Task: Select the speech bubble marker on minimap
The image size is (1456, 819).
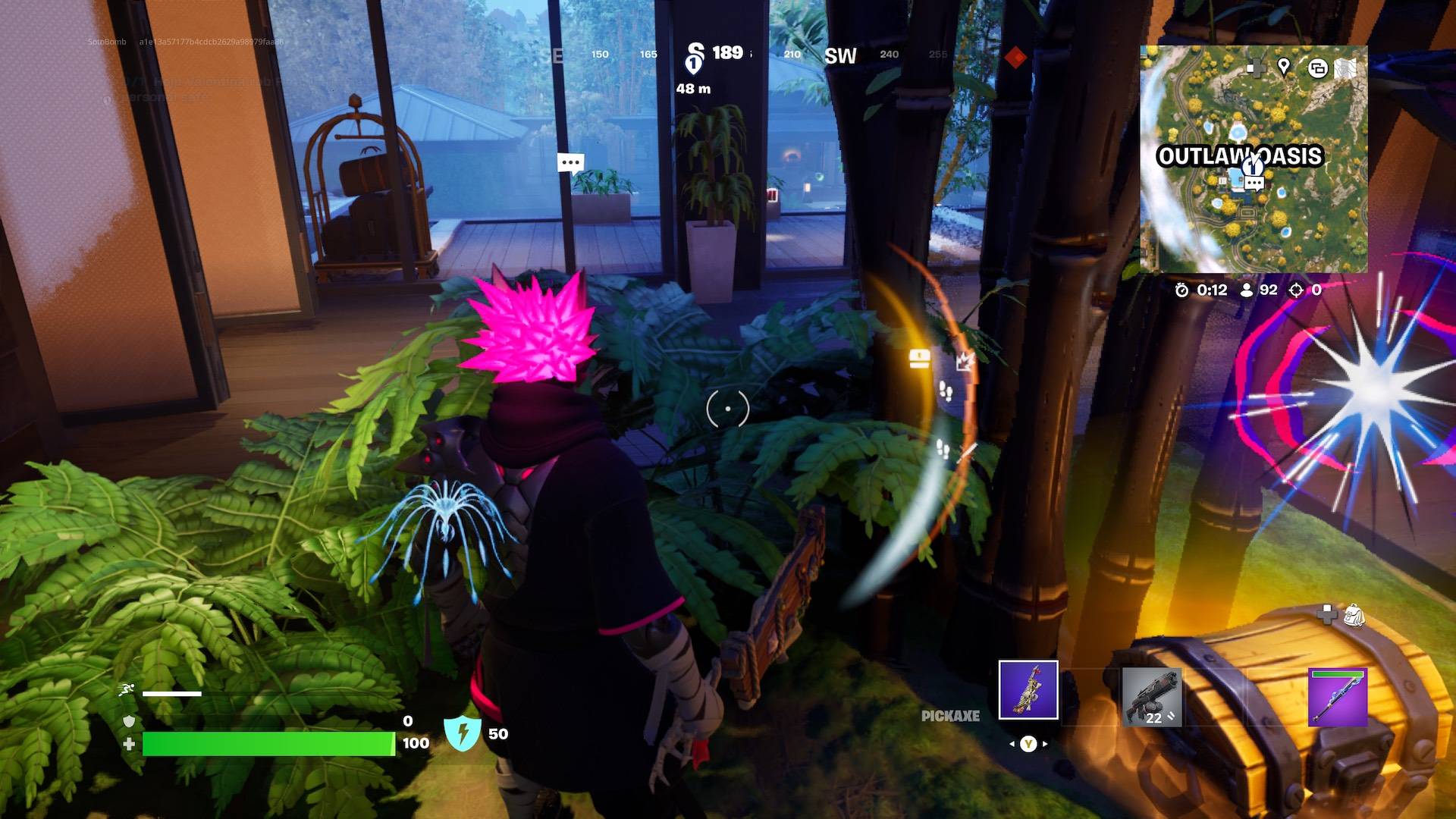Action: (1254, 183)
